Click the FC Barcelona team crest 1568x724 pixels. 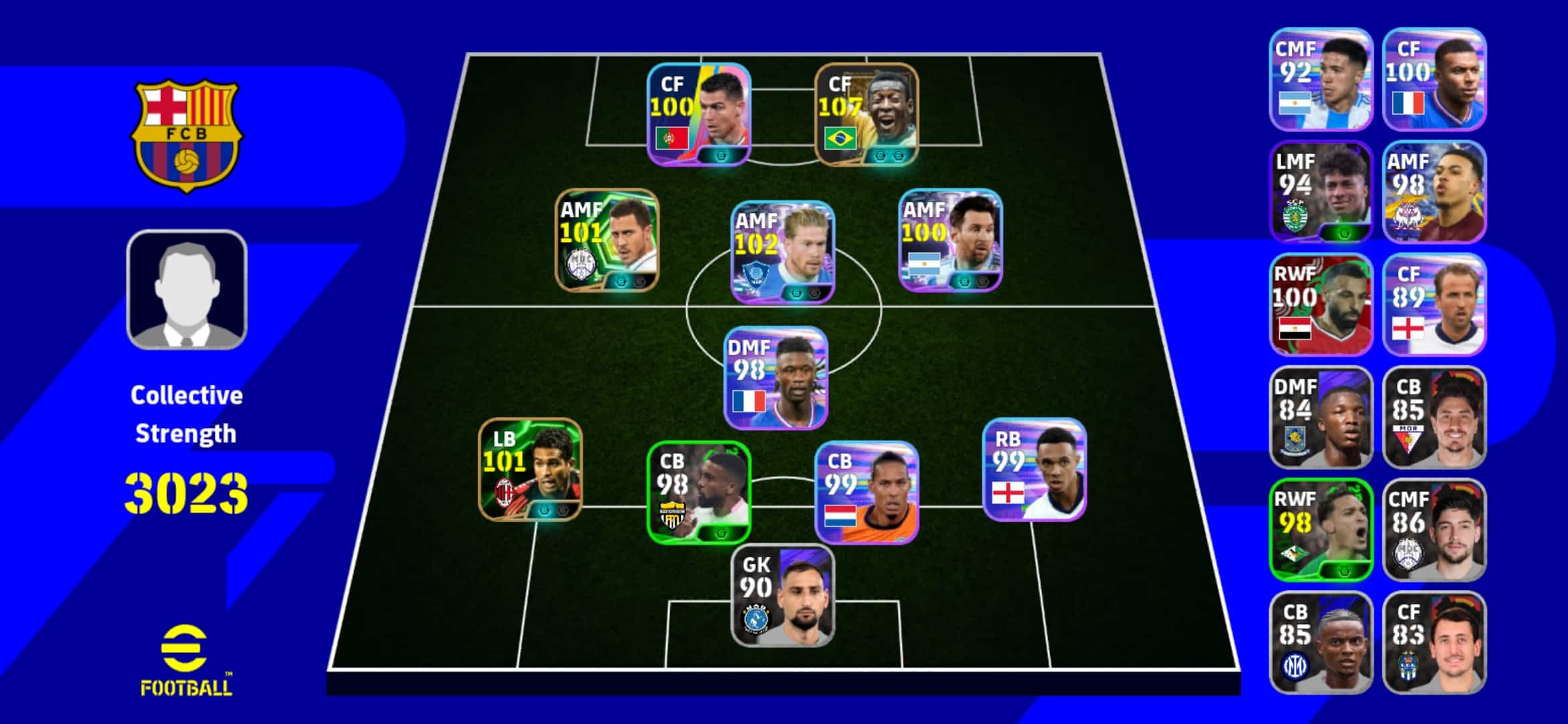(187, 135)
